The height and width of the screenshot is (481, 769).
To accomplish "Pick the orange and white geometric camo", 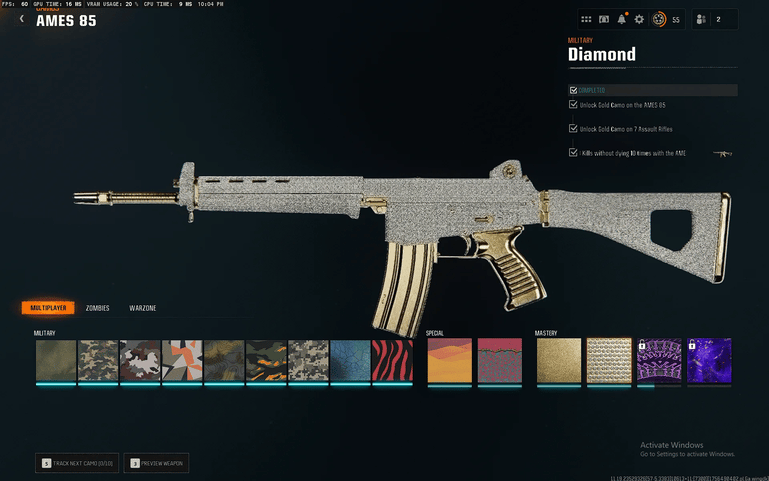I will pyautogui.click(x=182, y=360).
